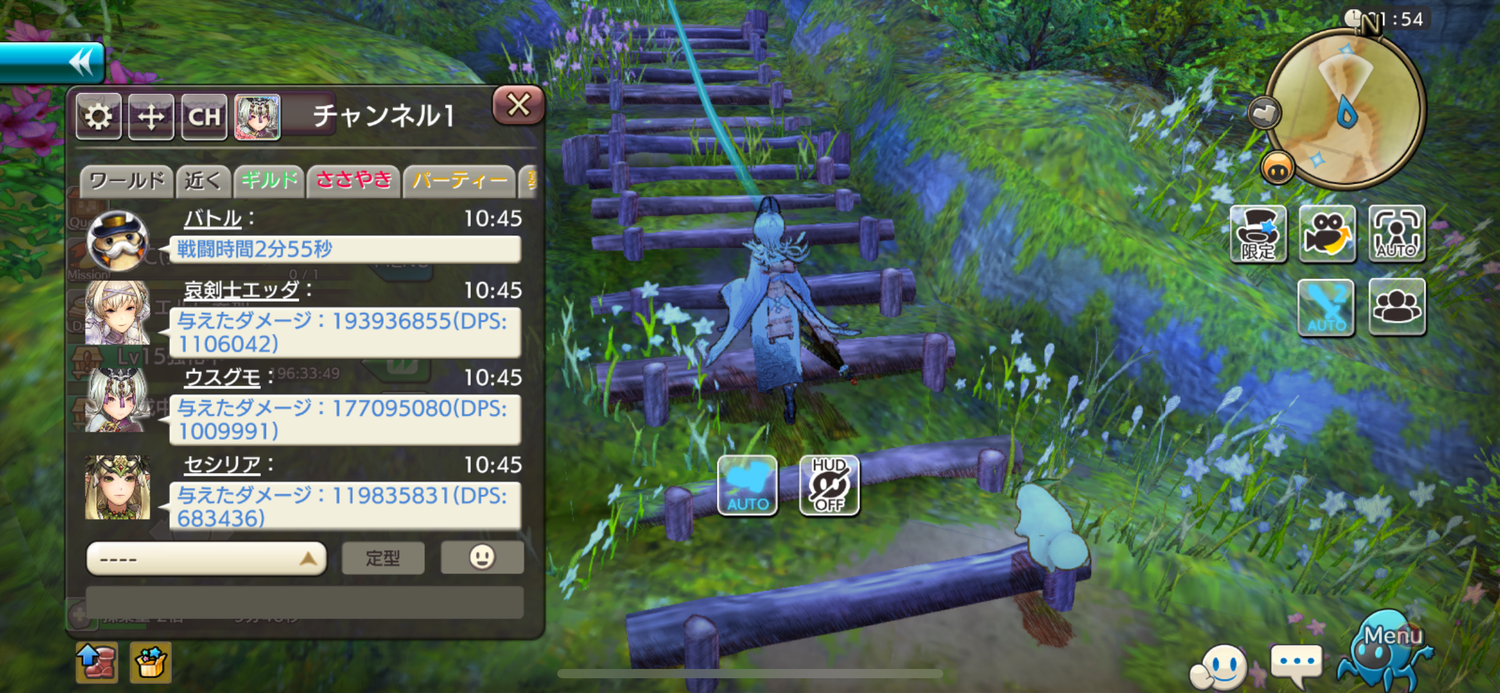1500x693 pixels.
Task: Open the CH channel selector
Action: (204, 117)
